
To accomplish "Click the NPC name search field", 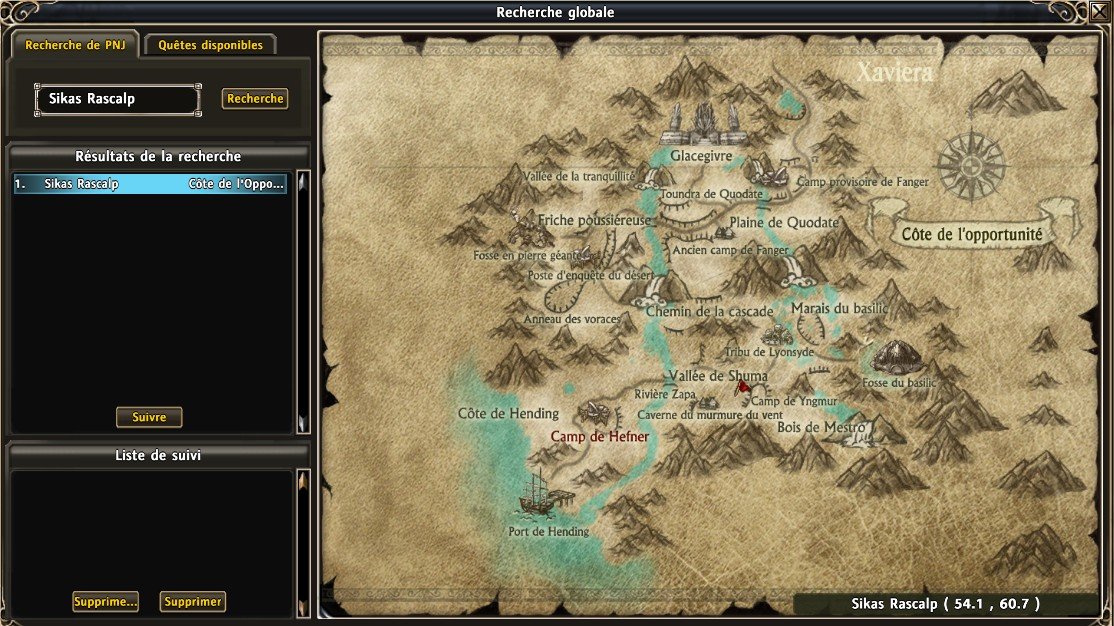I will 117,99.
